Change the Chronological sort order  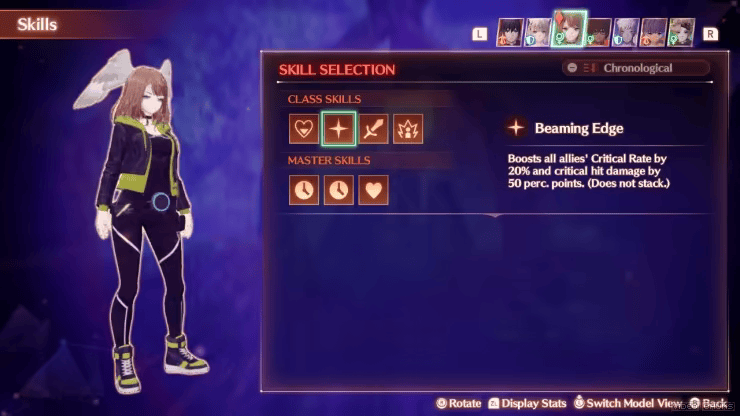(x=636, y=68)
